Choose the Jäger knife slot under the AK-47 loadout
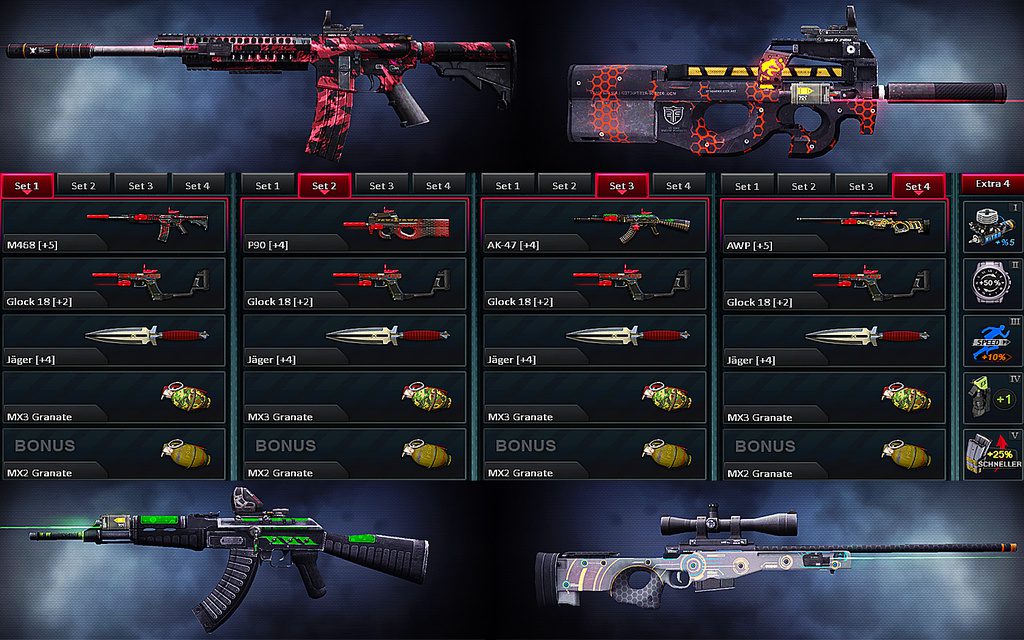Viewport: 1024px width, 640px height. click(x=595, y=341)
